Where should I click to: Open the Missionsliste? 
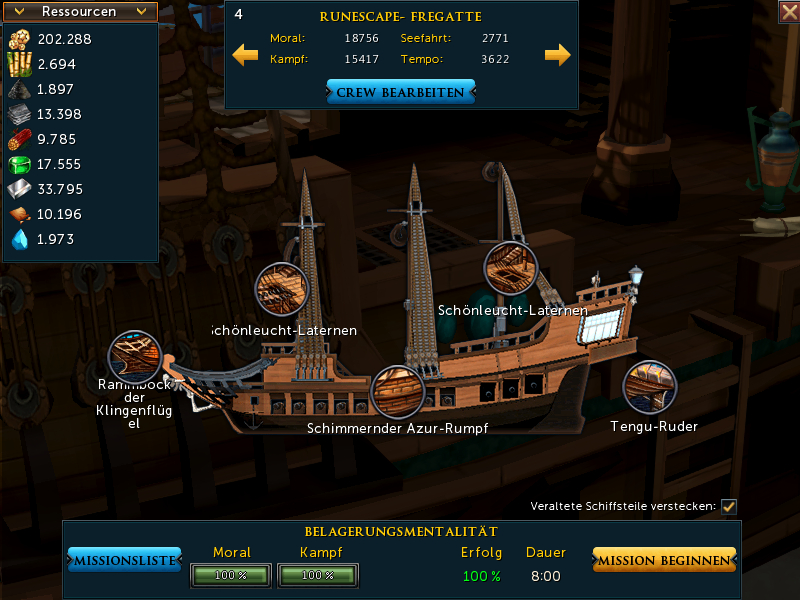point(124,561)
